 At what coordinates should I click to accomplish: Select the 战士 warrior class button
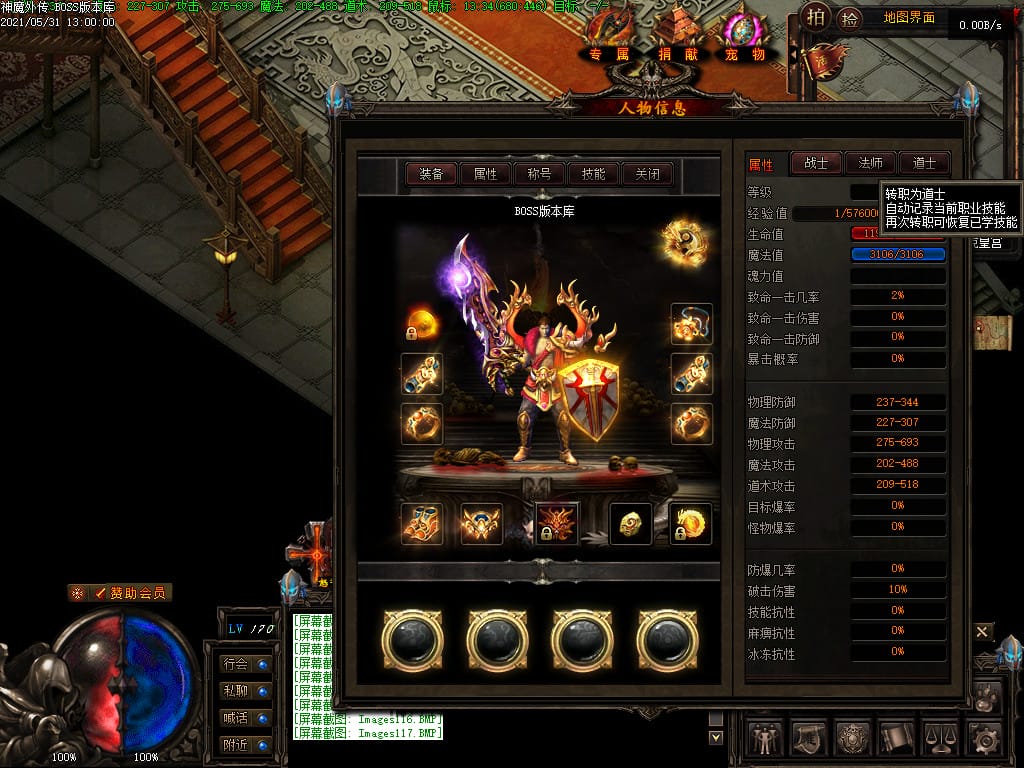coord(816,163)
